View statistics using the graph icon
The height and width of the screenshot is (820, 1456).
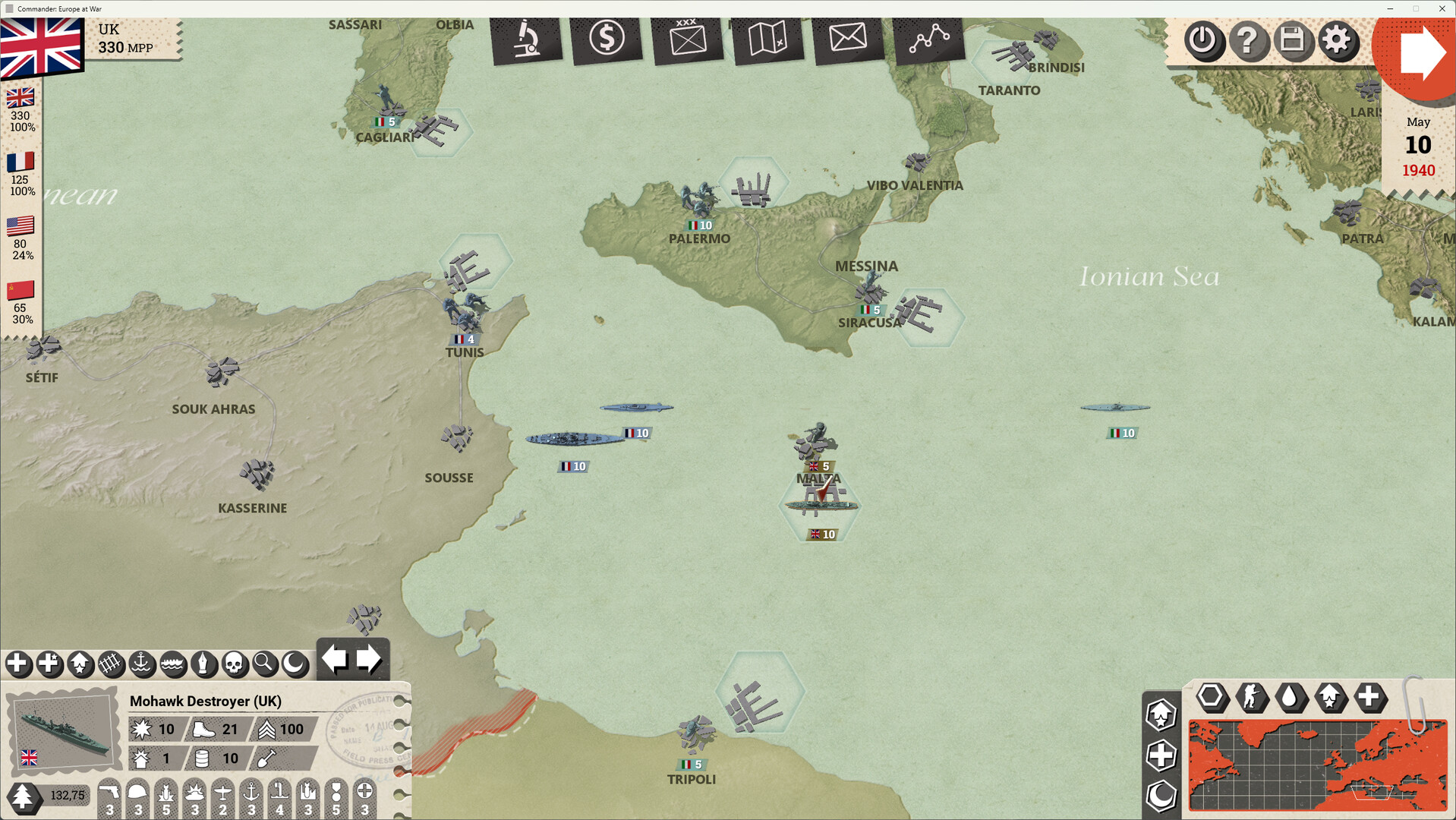(928, 39)
